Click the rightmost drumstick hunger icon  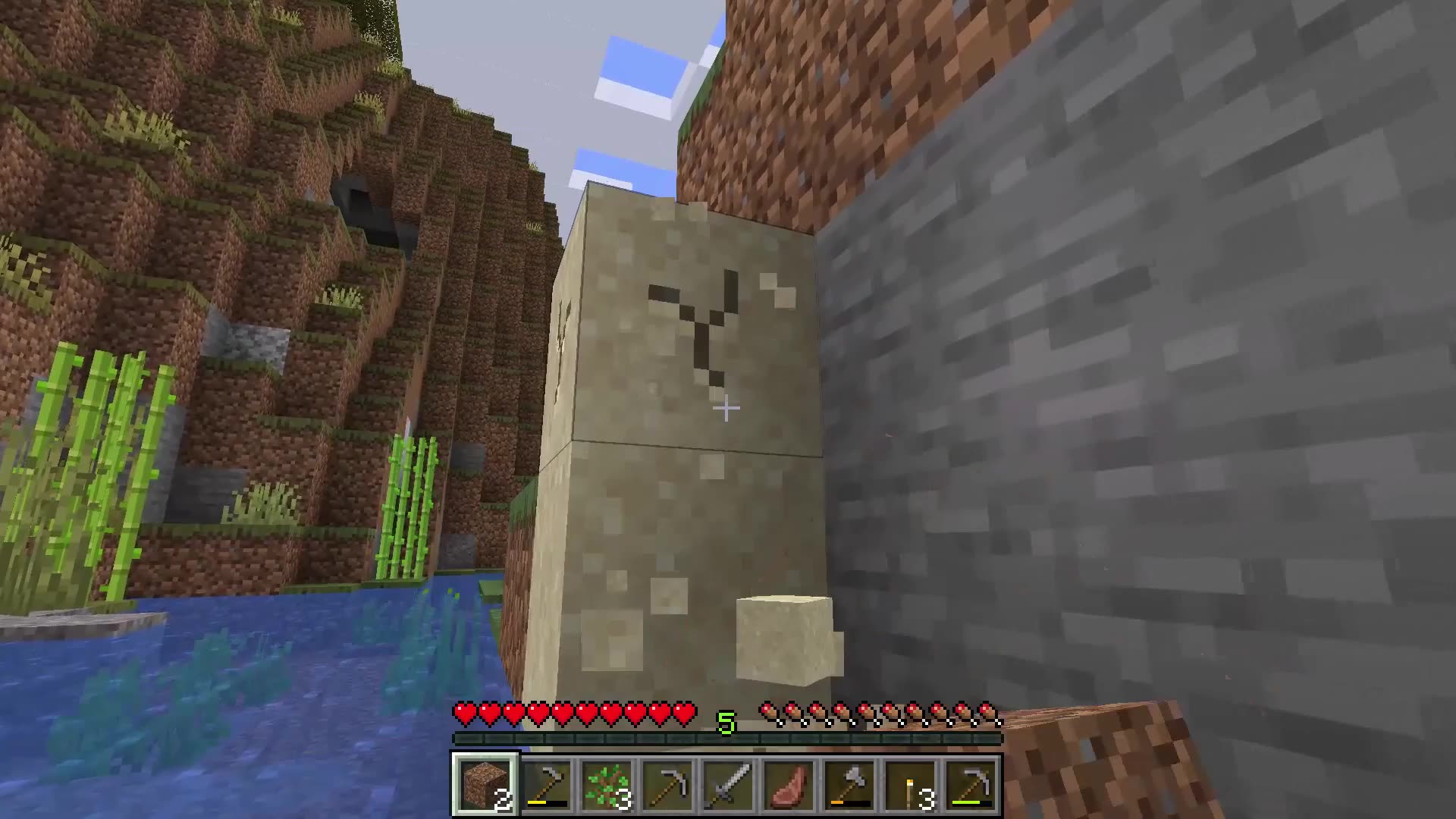(987, 714)
